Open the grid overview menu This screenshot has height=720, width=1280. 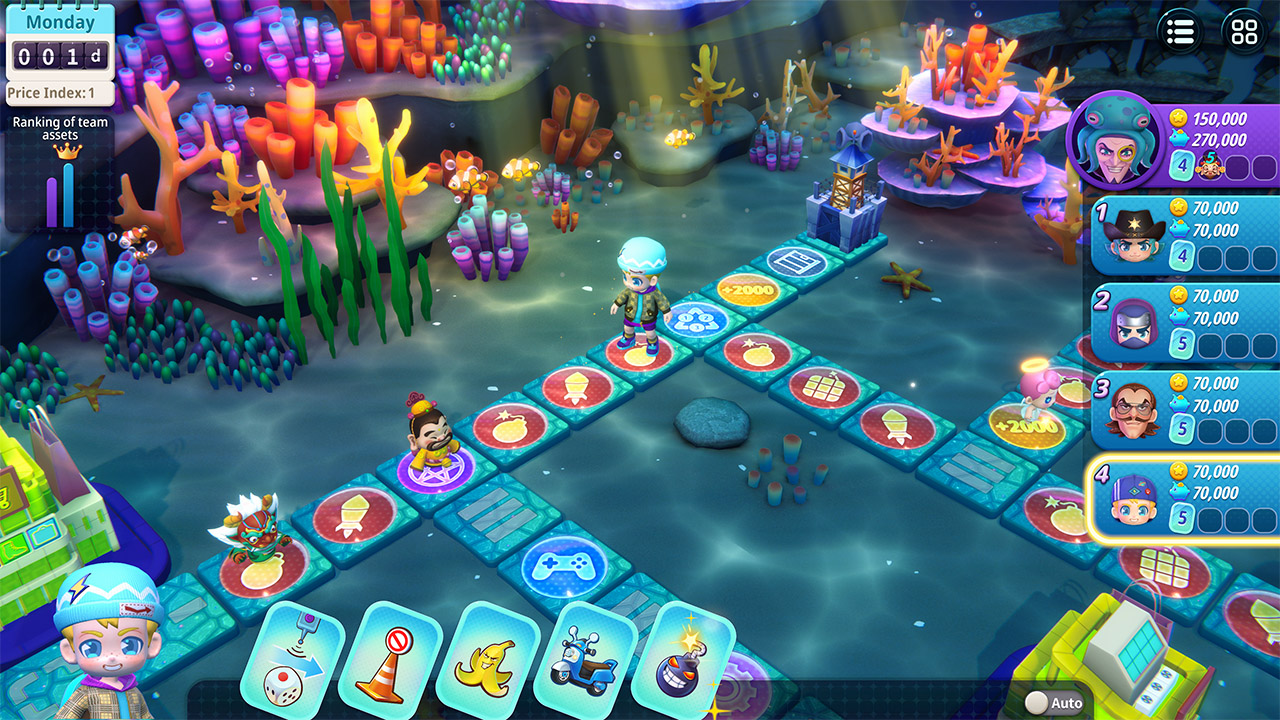(1242, 33)
